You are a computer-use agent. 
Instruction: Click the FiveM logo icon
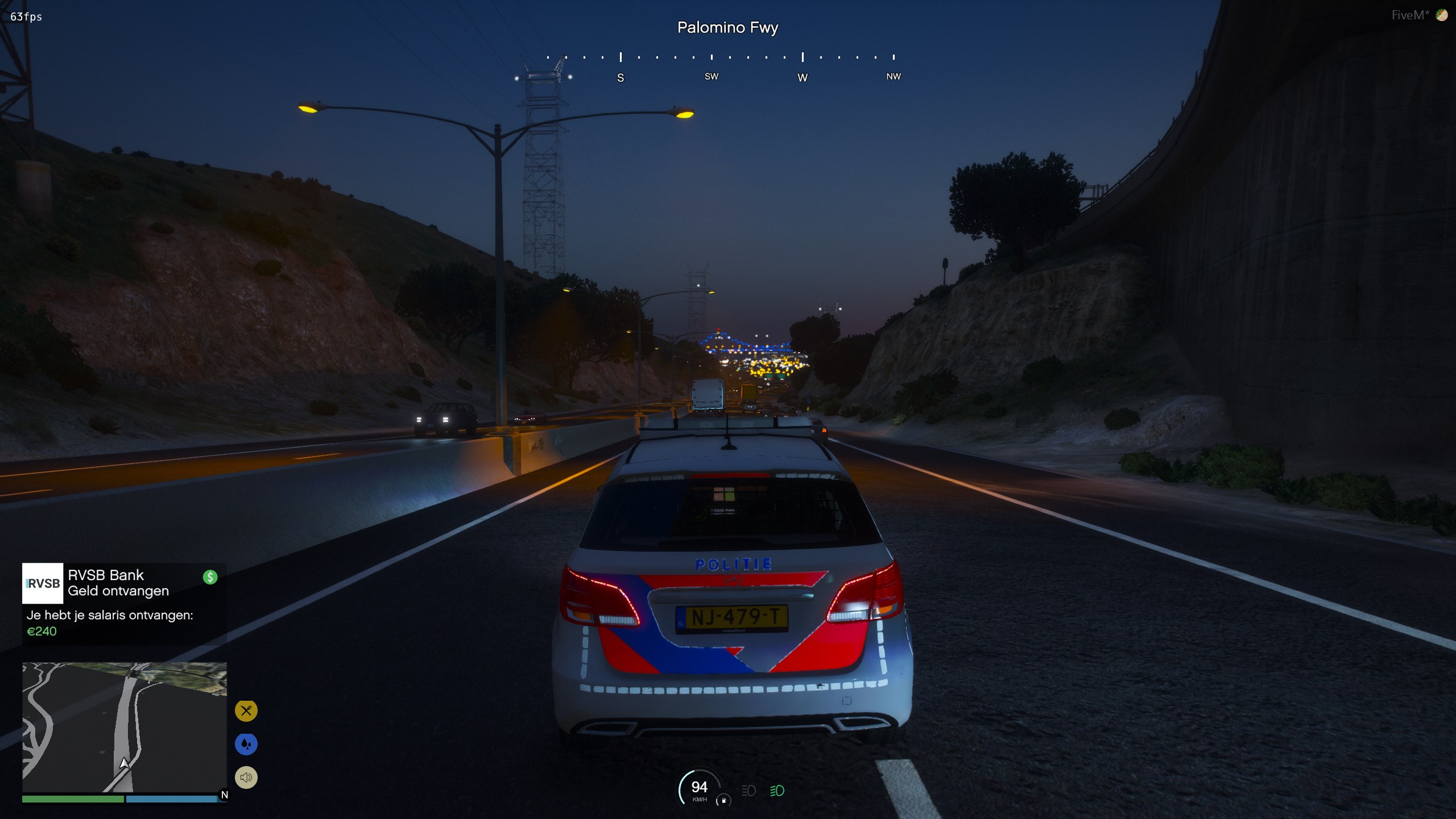tap(1441, 15)
